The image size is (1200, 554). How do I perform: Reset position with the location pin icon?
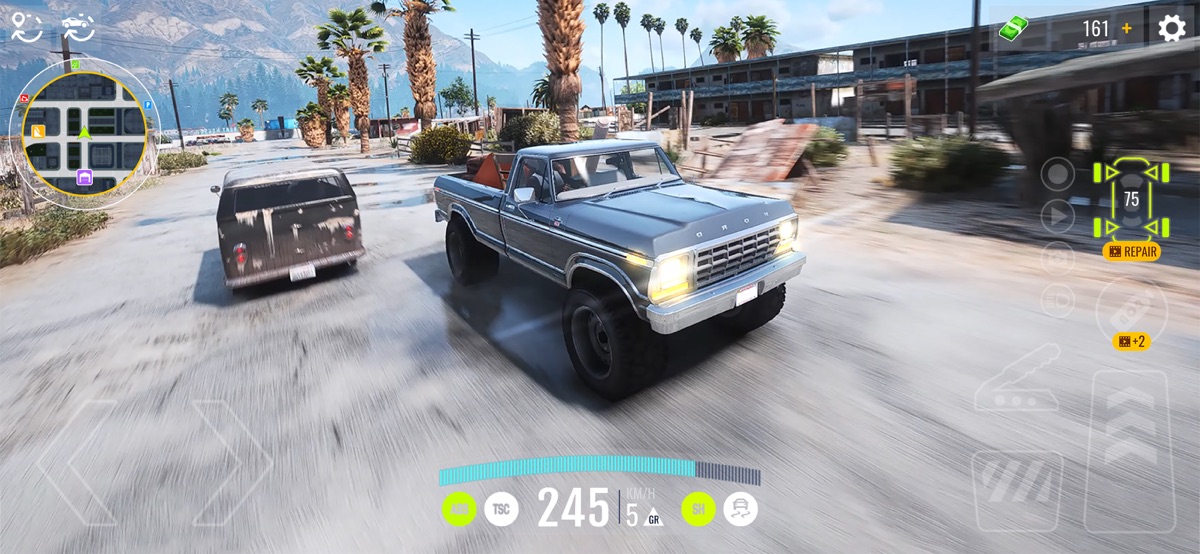pos(26,27)
